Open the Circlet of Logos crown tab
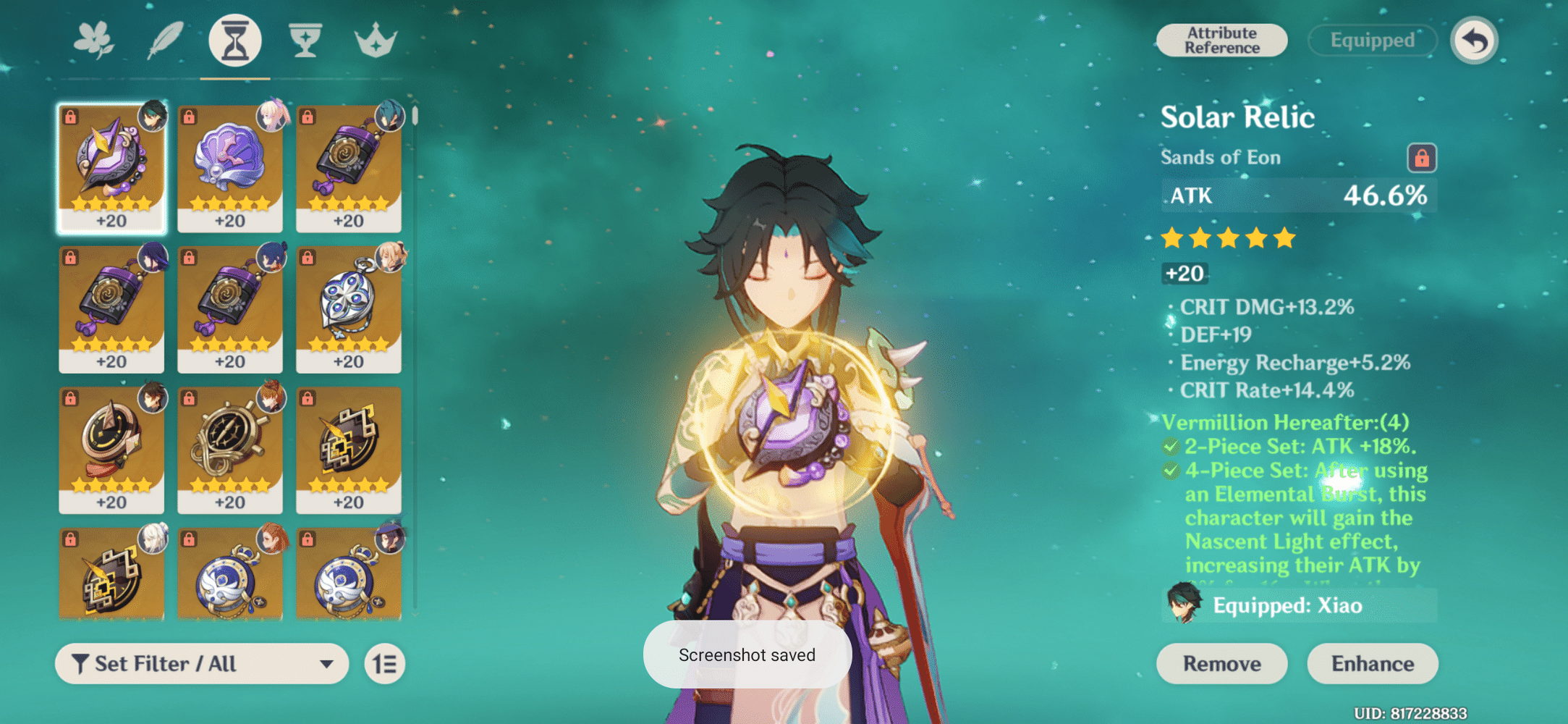Screen dimensions: 1568x724 (x=373, y=40)
